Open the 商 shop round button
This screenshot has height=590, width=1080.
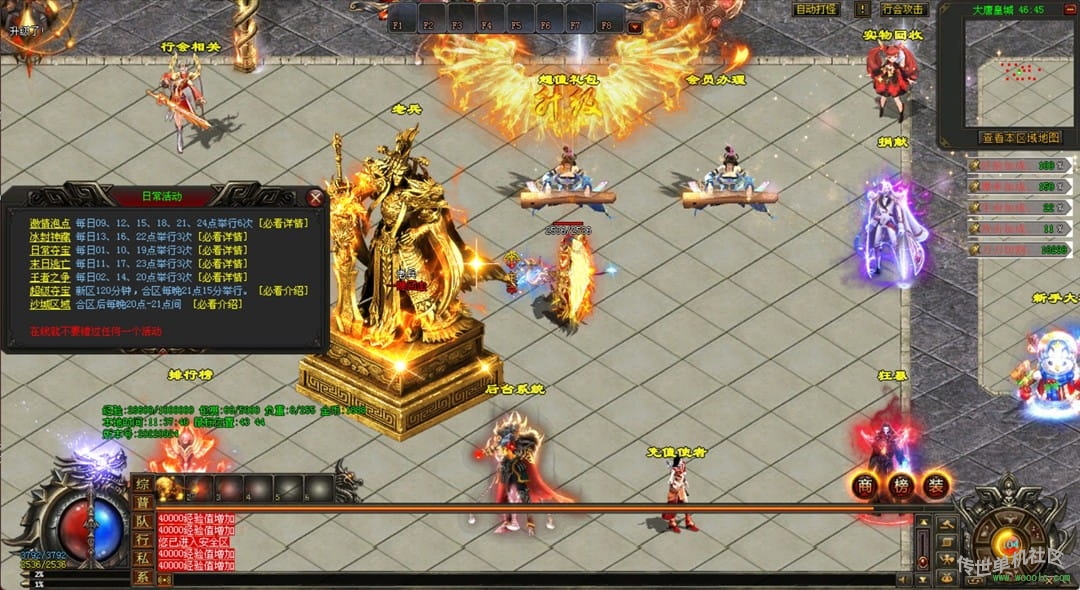coord(866,485)
